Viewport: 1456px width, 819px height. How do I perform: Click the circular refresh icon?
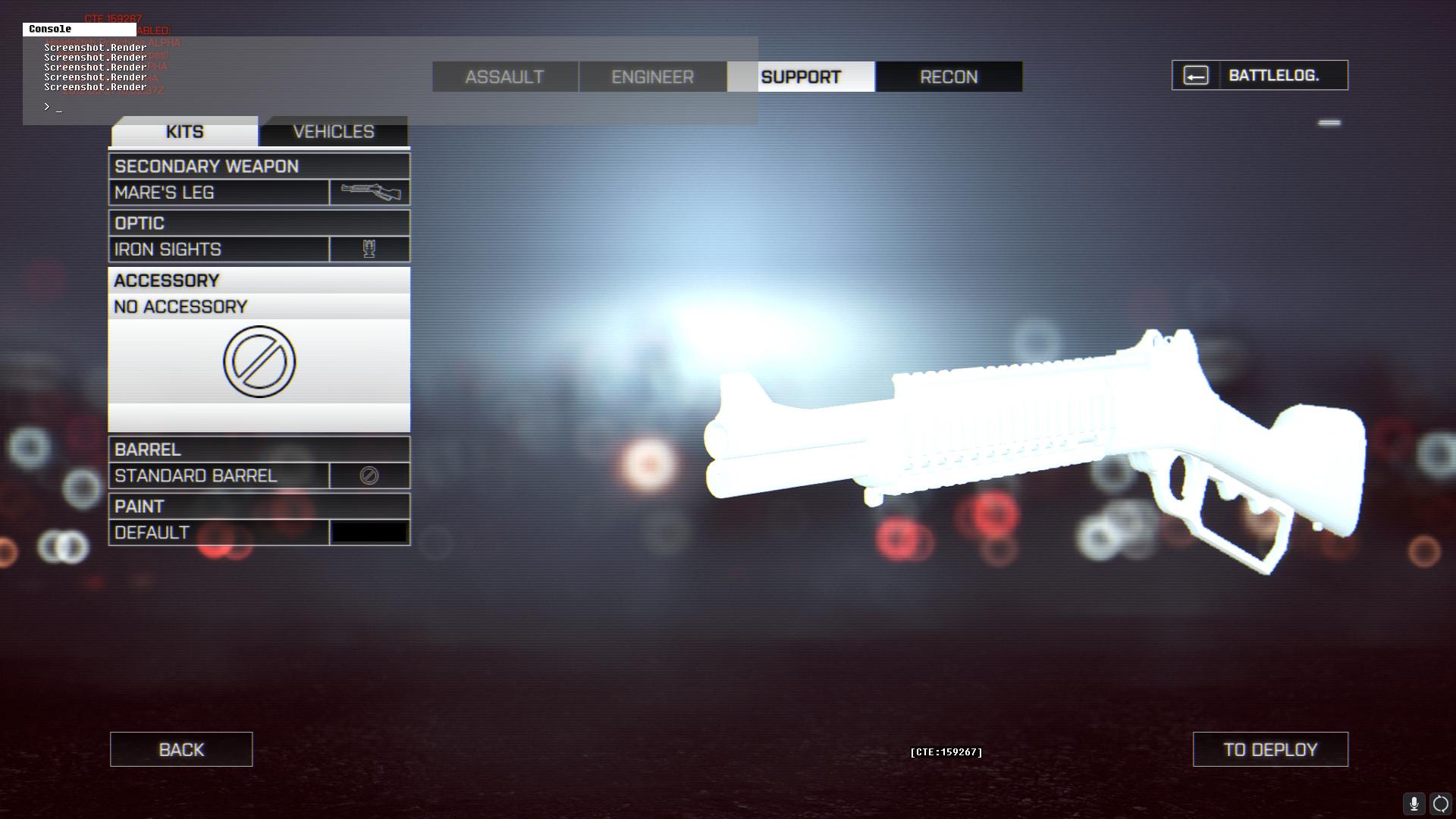coord(1441,804)
